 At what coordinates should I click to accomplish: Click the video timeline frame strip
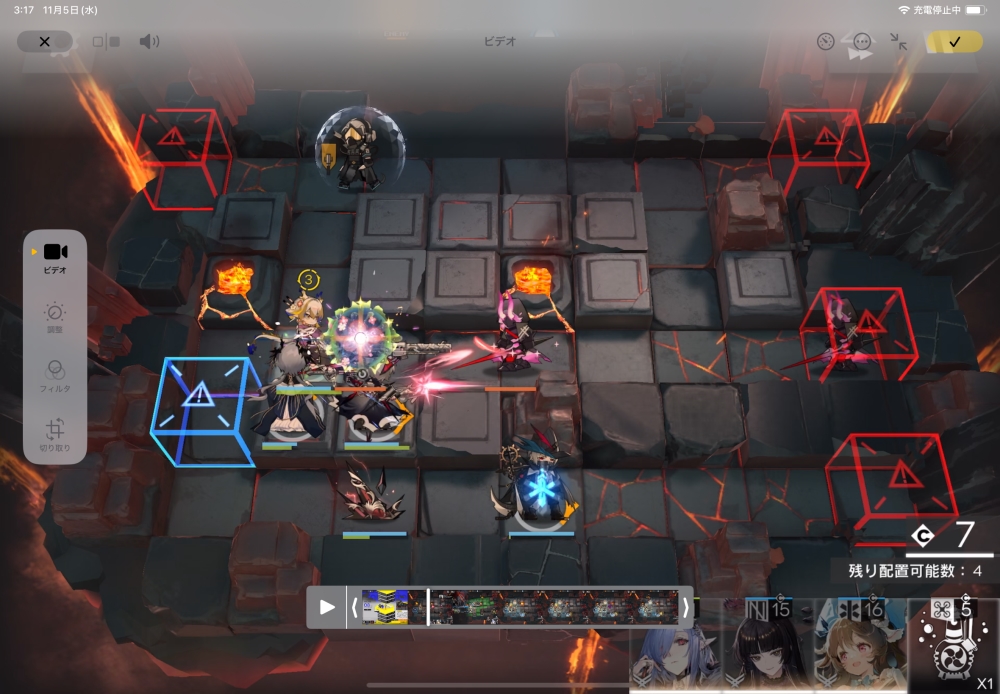click(520, 607)
